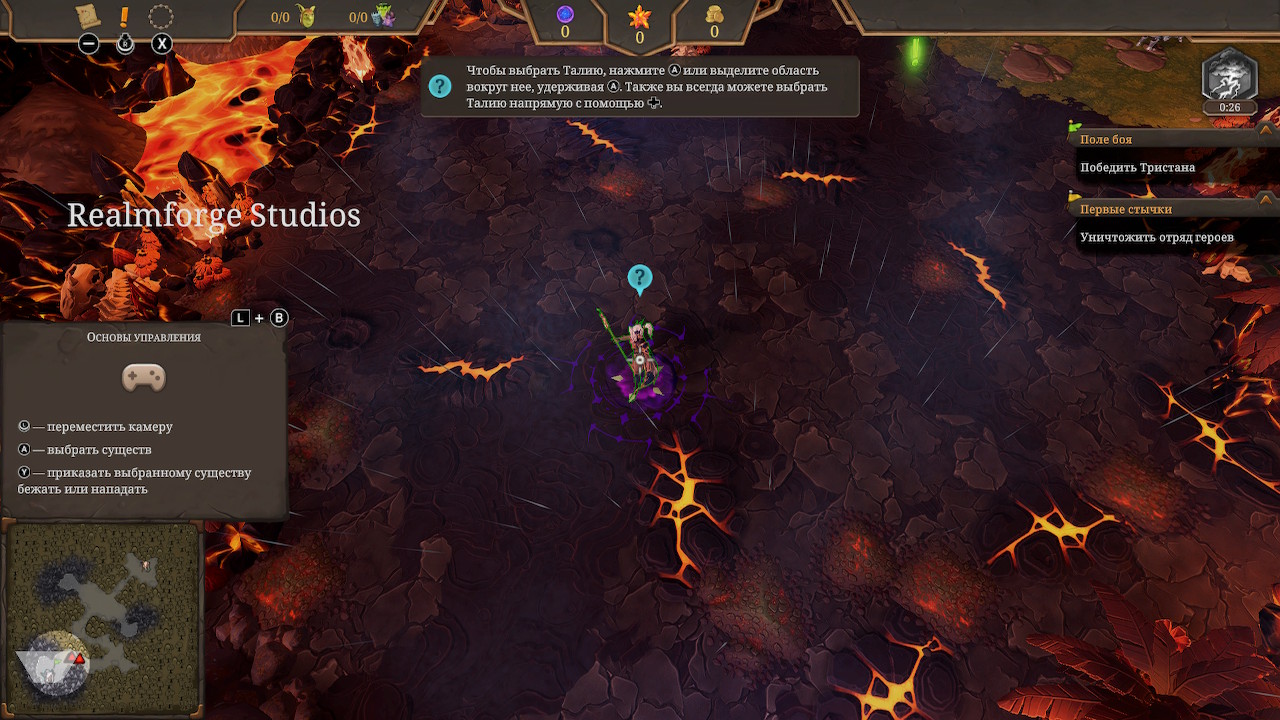Viewport: 1280px width, 720px height.
Task: Open the map scroll icon
Action: tap(88, 16)
